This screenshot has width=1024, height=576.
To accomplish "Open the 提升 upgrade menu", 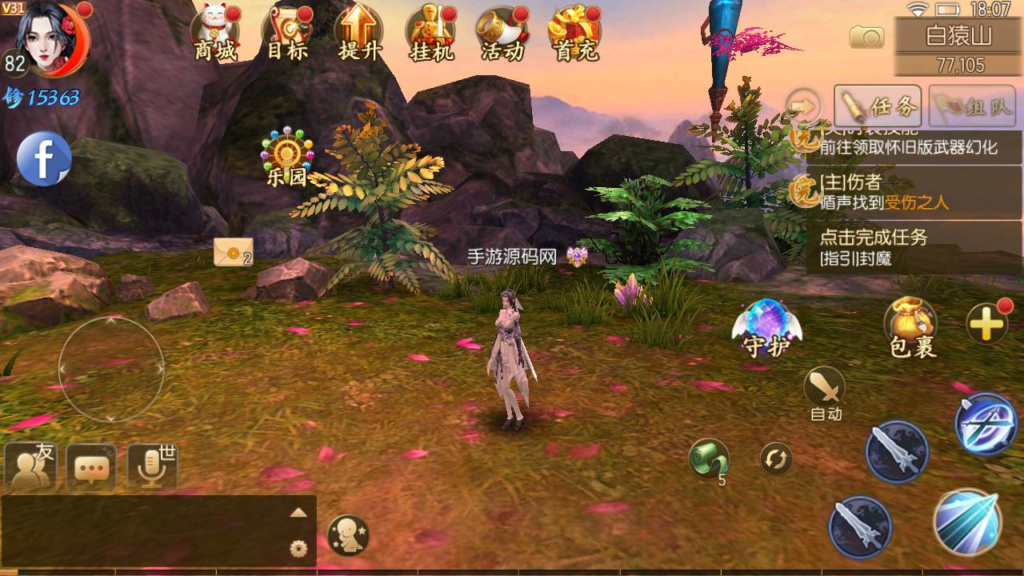I will 358,32.
